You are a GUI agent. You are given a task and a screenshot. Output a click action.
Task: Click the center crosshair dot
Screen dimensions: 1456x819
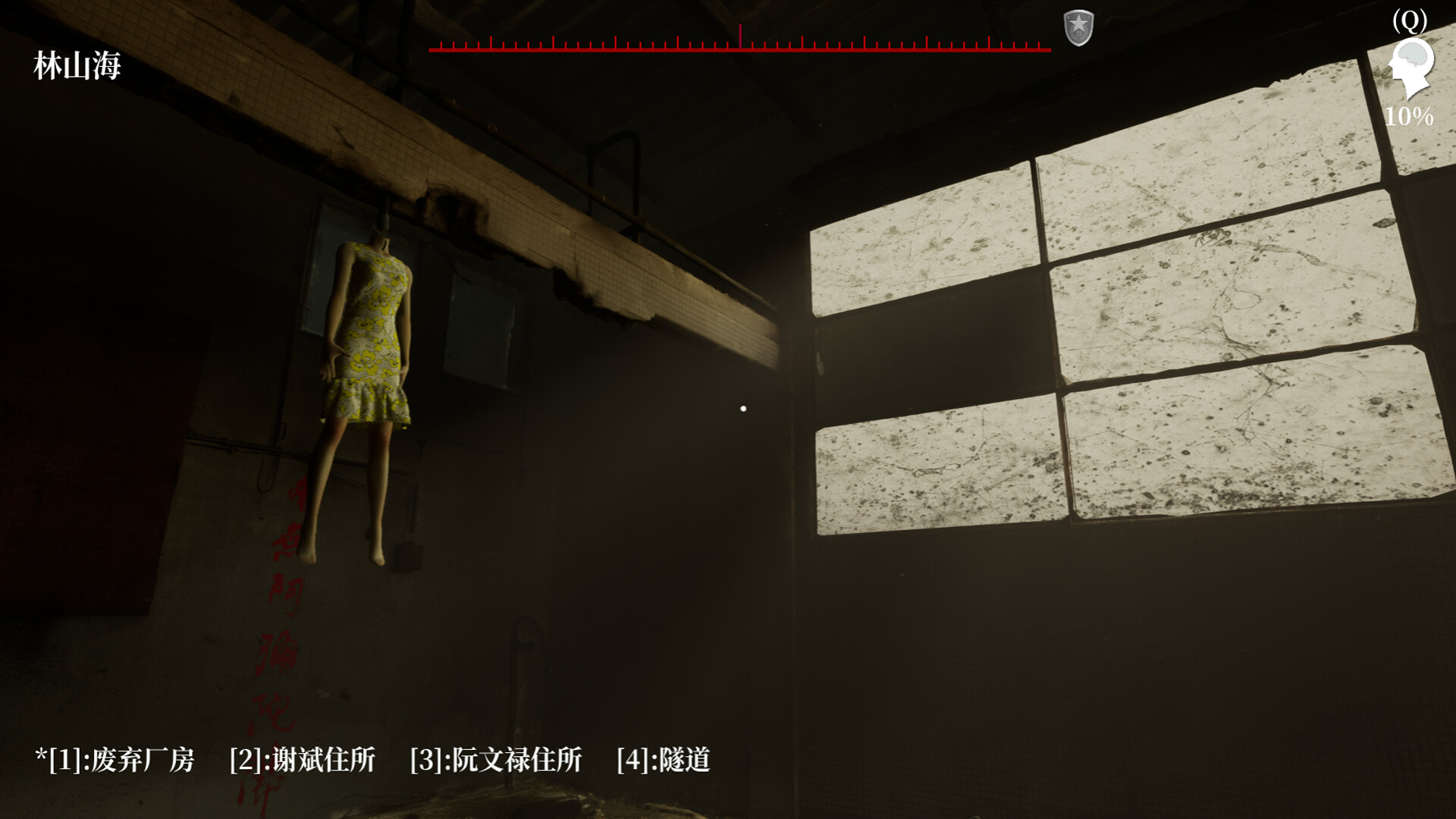[742, 407]
